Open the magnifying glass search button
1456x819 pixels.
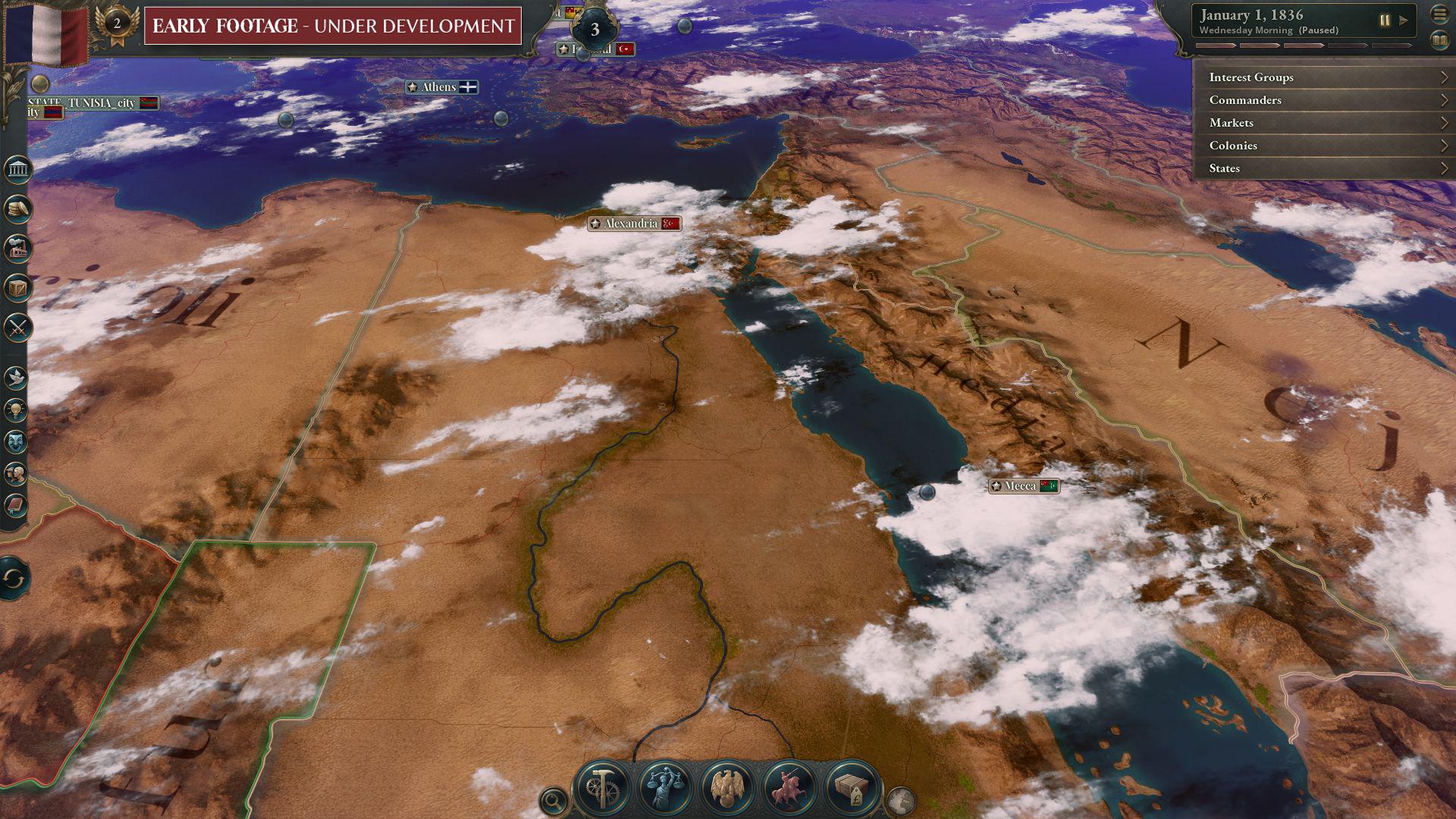click(554, 800)
